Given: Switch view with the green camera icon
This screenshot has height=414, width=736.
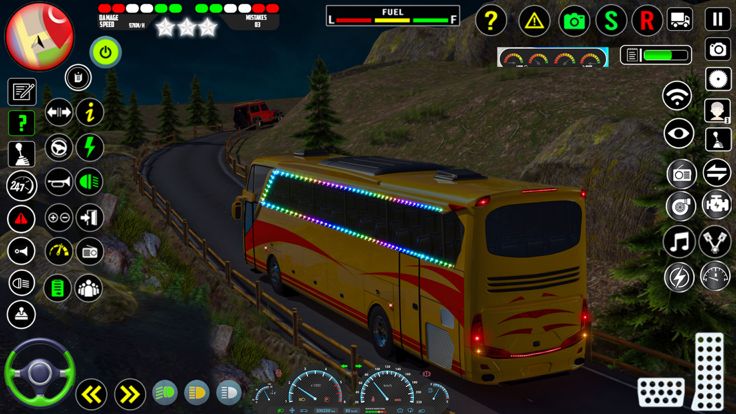Looking at the screenshot, I should [574, 19].
